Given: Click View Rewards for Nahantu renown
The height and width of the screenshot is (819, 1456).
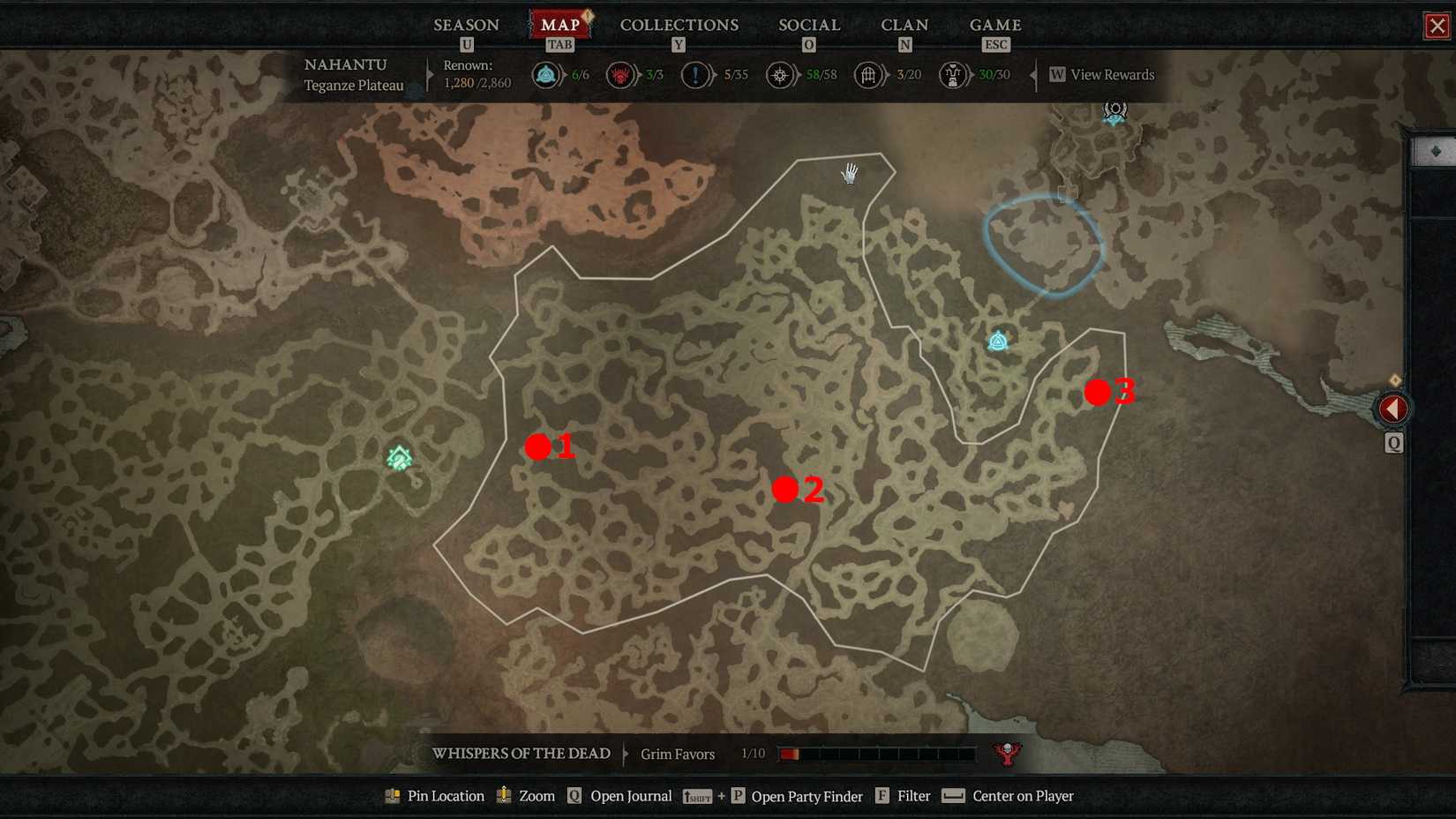Looking at the screenshot, I should click(x=1101, y=75).
